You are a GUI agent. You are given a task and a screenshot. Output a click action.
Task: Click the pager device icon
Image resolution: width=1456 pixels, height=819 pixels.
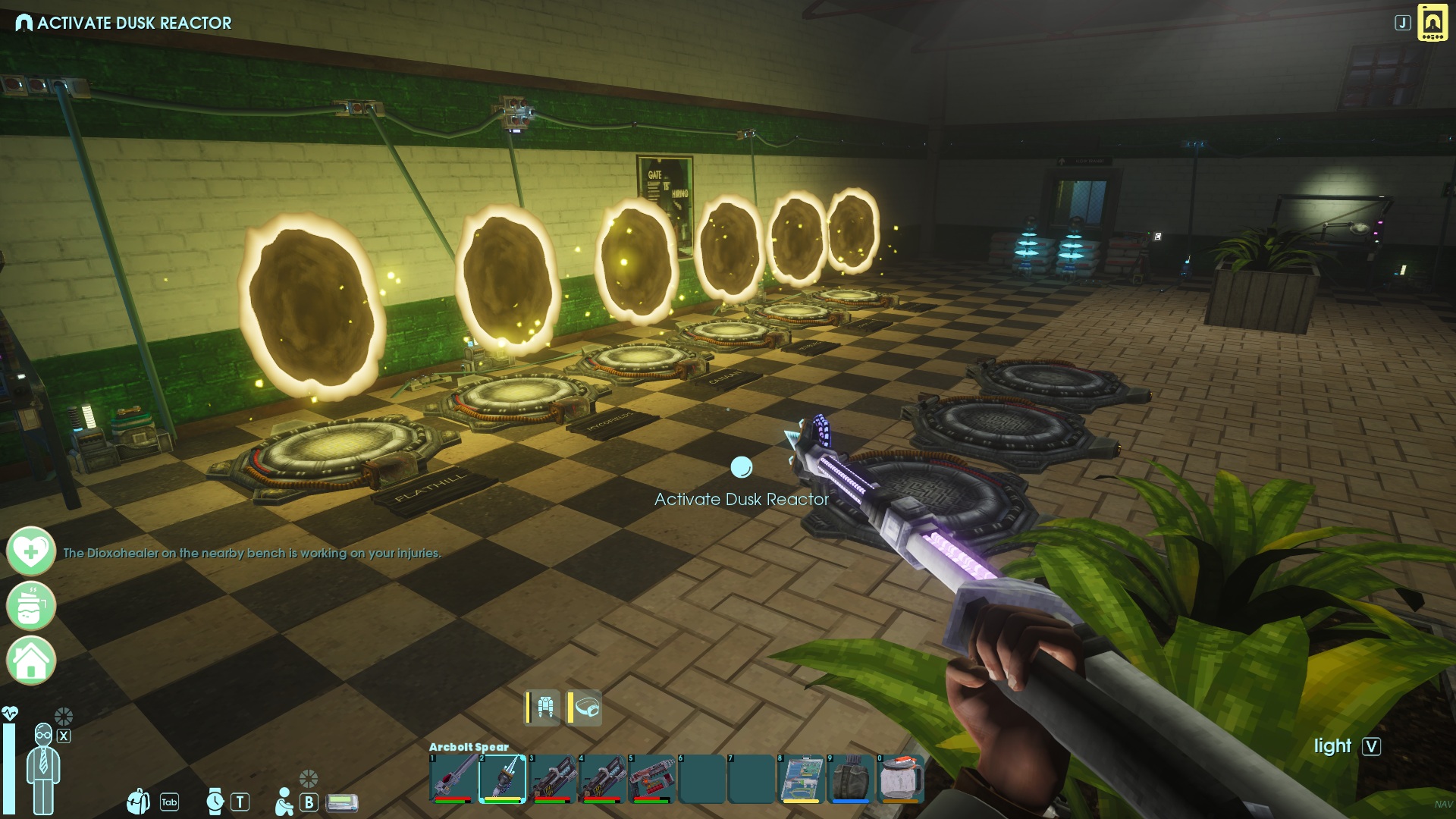coord(342,802)
